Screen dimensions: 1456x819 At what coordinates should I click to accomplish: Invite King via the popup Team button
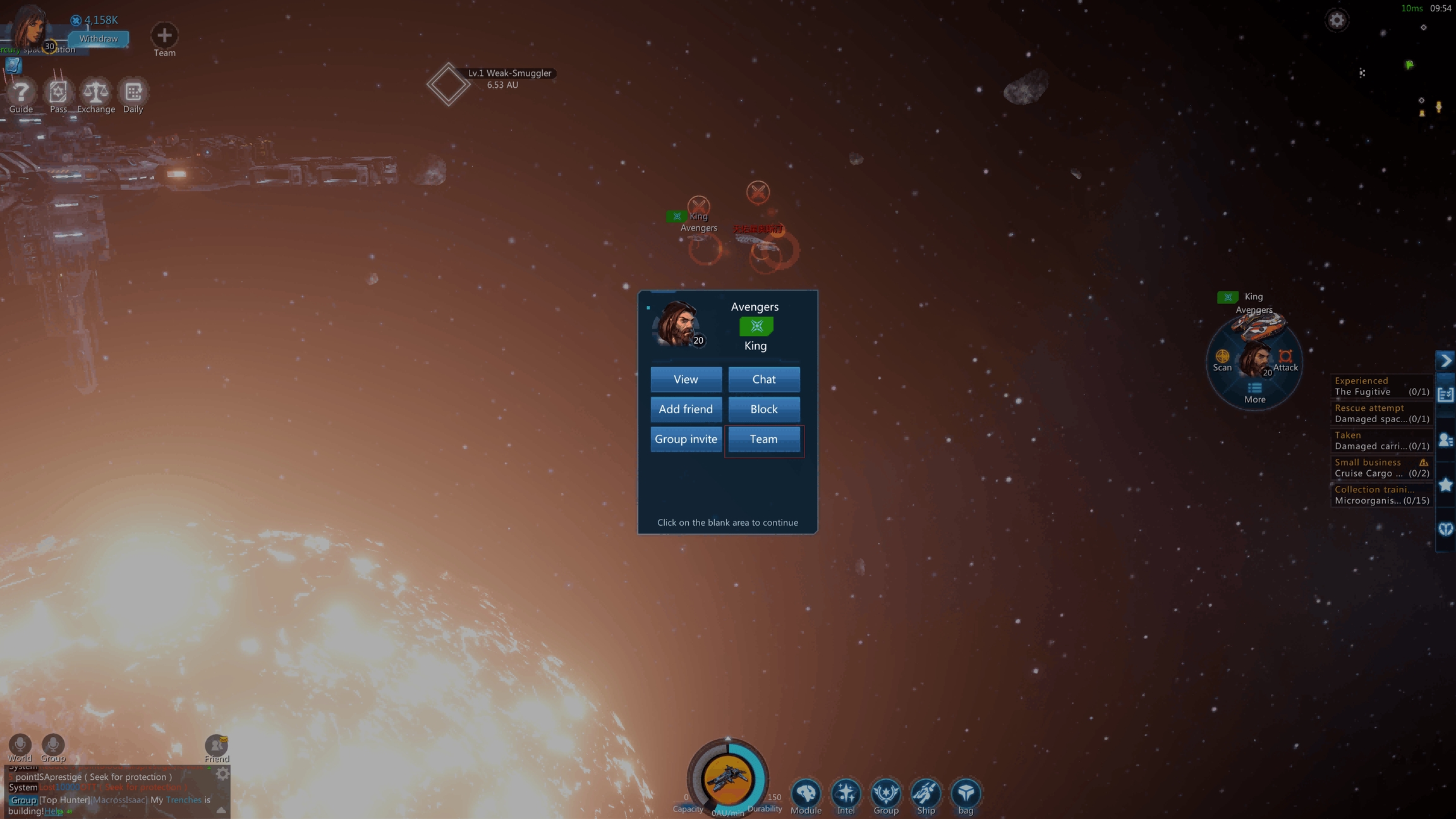point(763,439)
